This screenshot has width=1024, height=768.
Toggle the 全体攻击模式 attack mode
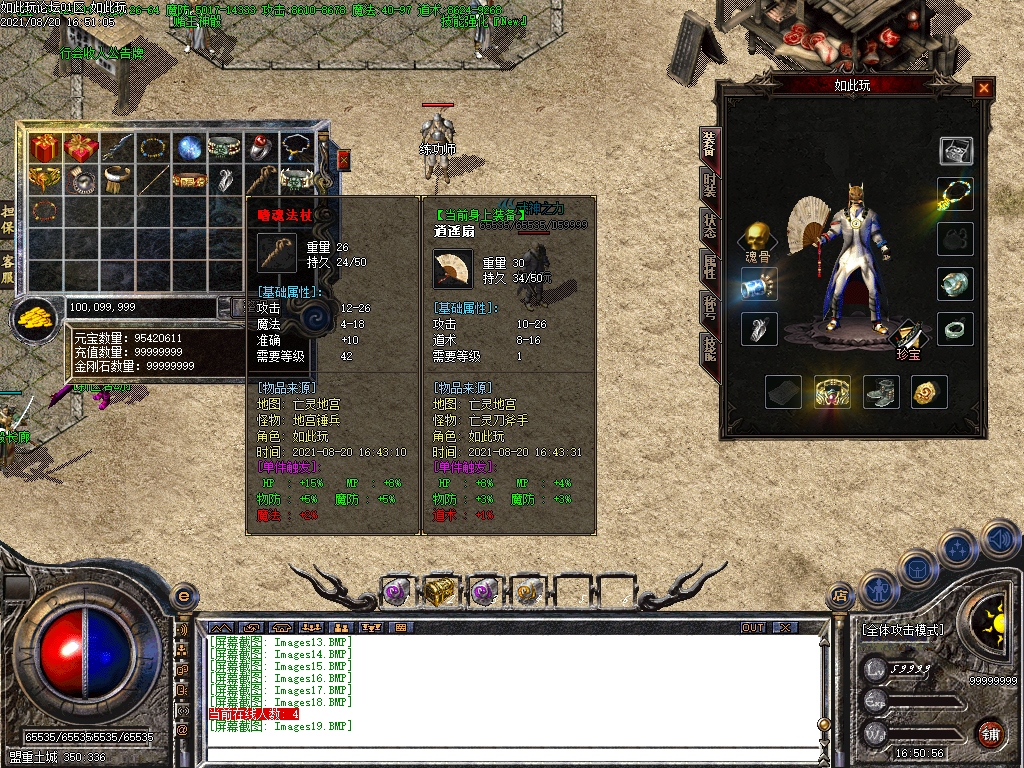(901, 631)
